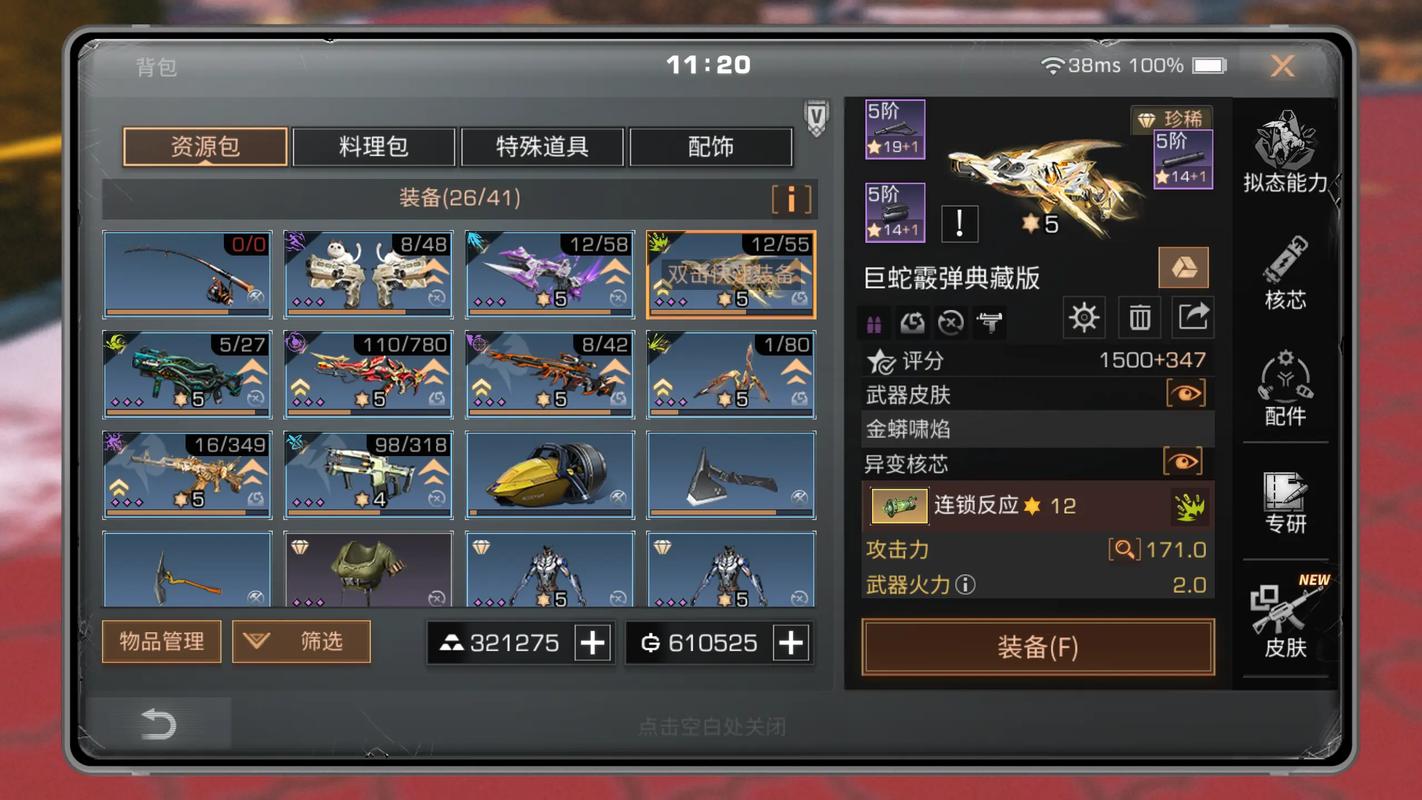
Task: Click the share icon next to trash
Action: [1192, 316]
